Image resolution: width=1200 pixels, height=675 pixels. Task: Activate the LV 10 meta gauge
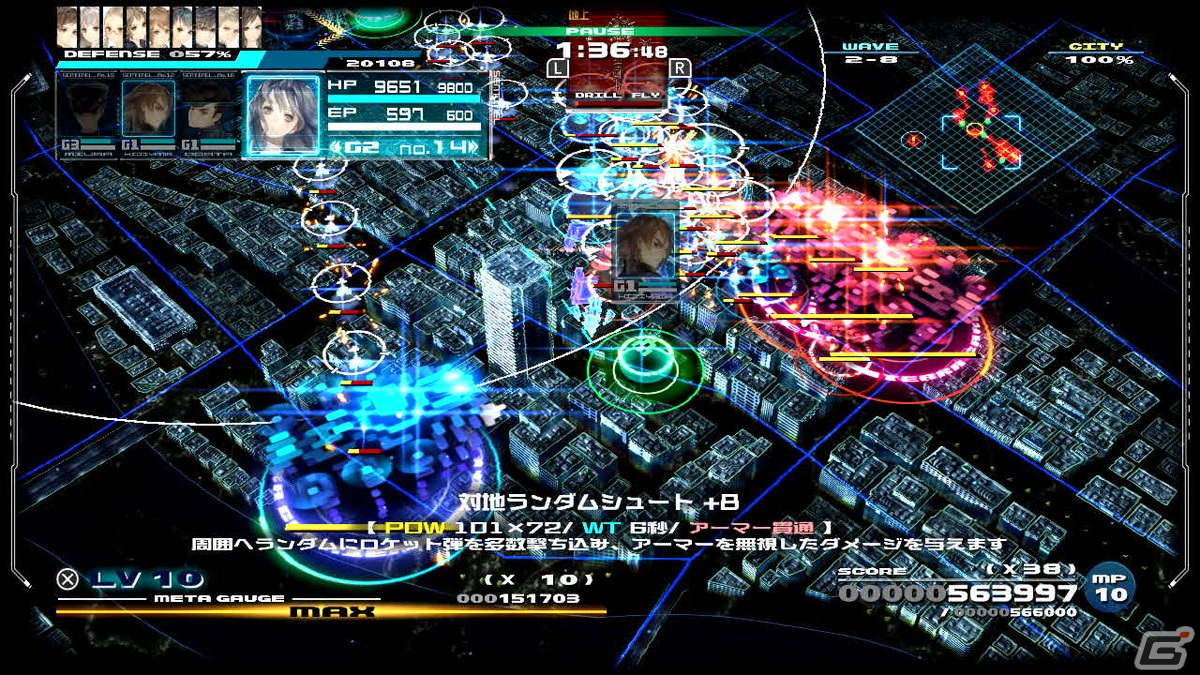133,579
